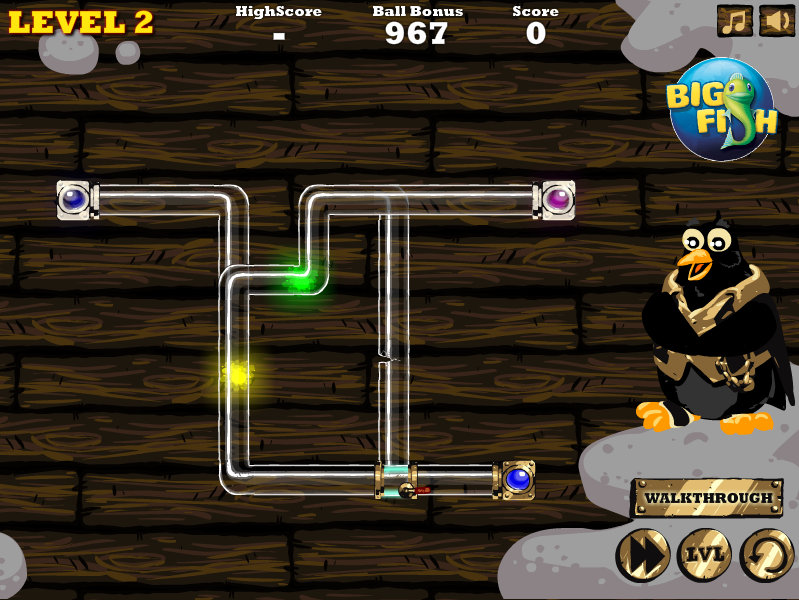799x600 pixels.
Task: Open the Walkthrough
Action: click(x=707, y=497)
